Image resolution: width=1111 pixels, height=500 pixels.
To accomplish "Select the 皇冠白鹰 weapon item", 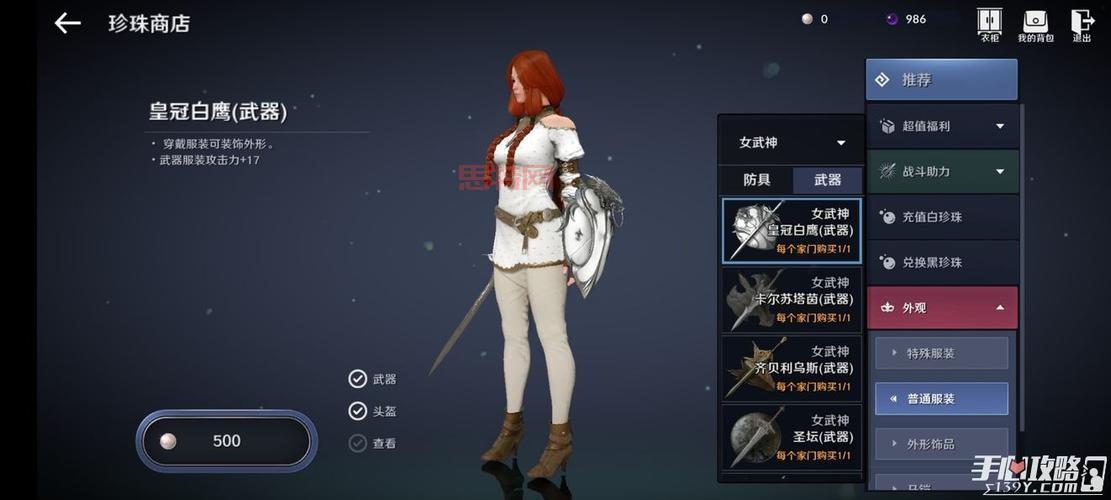I will coord(790,230).
